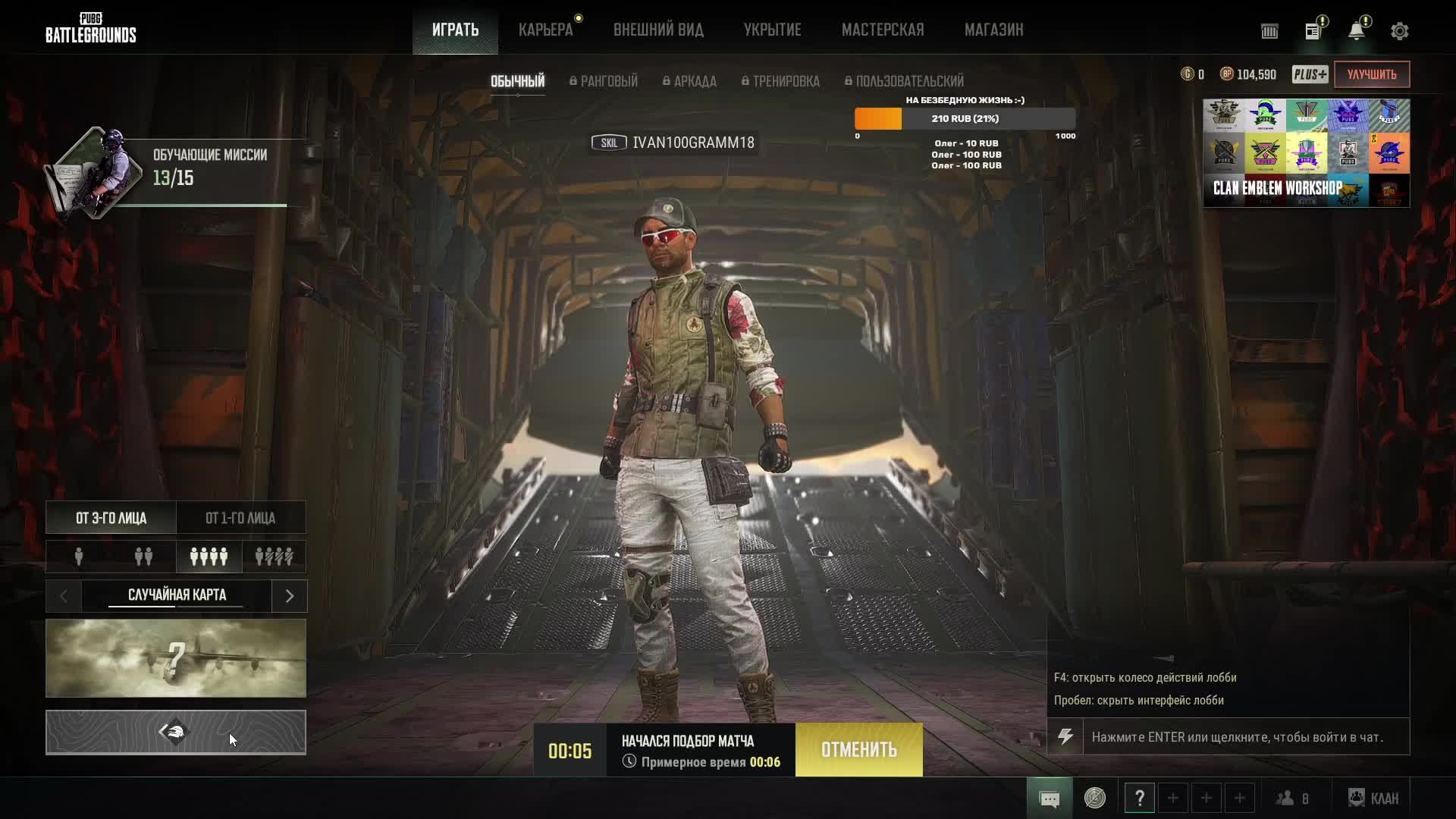
Task: Open the МАСТЕРСКАЯ tab
Action: click(883, 30)
